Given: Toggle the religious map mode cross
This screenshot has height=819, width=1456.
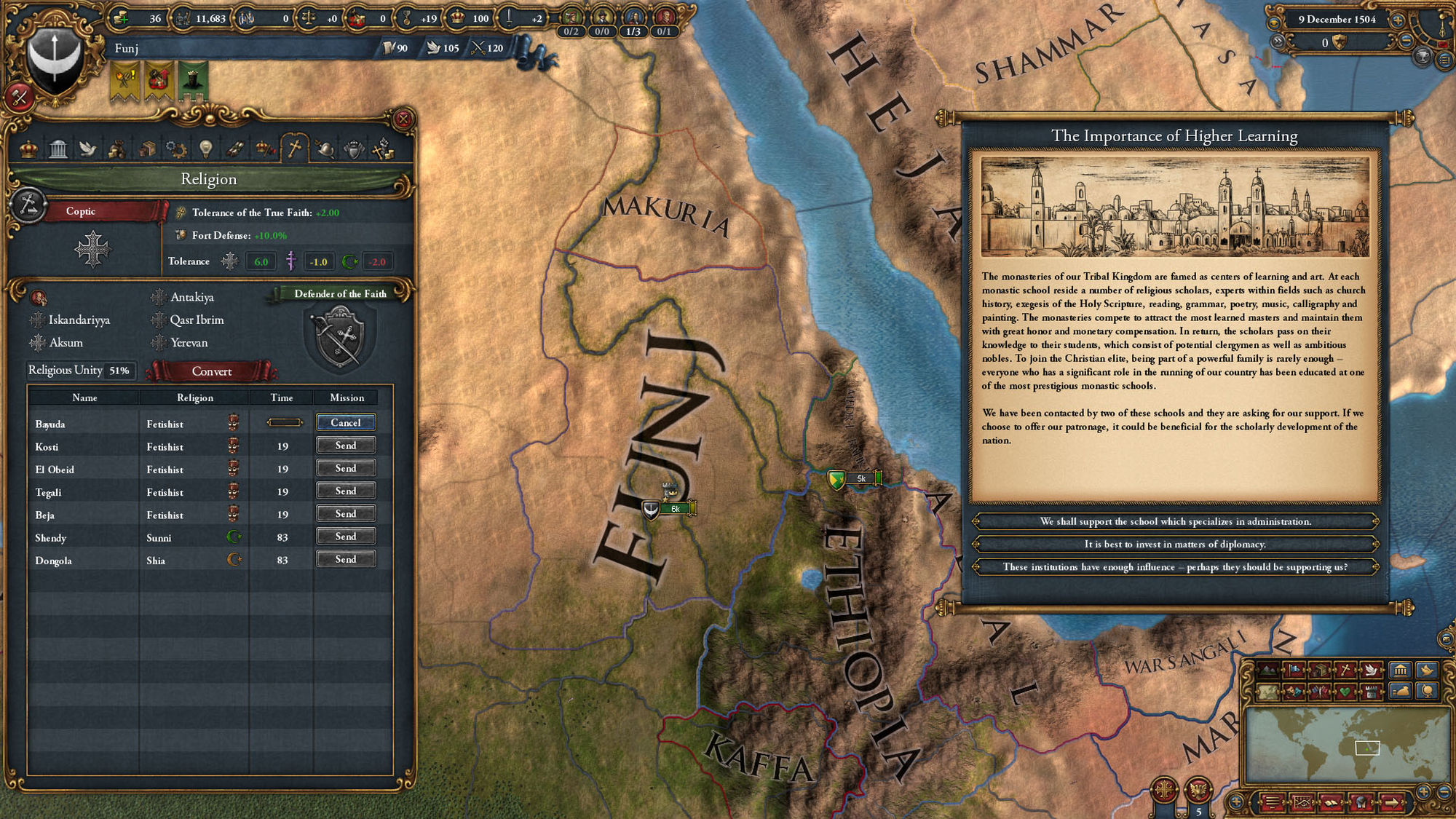Looking at the screenshot, I should click(x=1345, y=669).
